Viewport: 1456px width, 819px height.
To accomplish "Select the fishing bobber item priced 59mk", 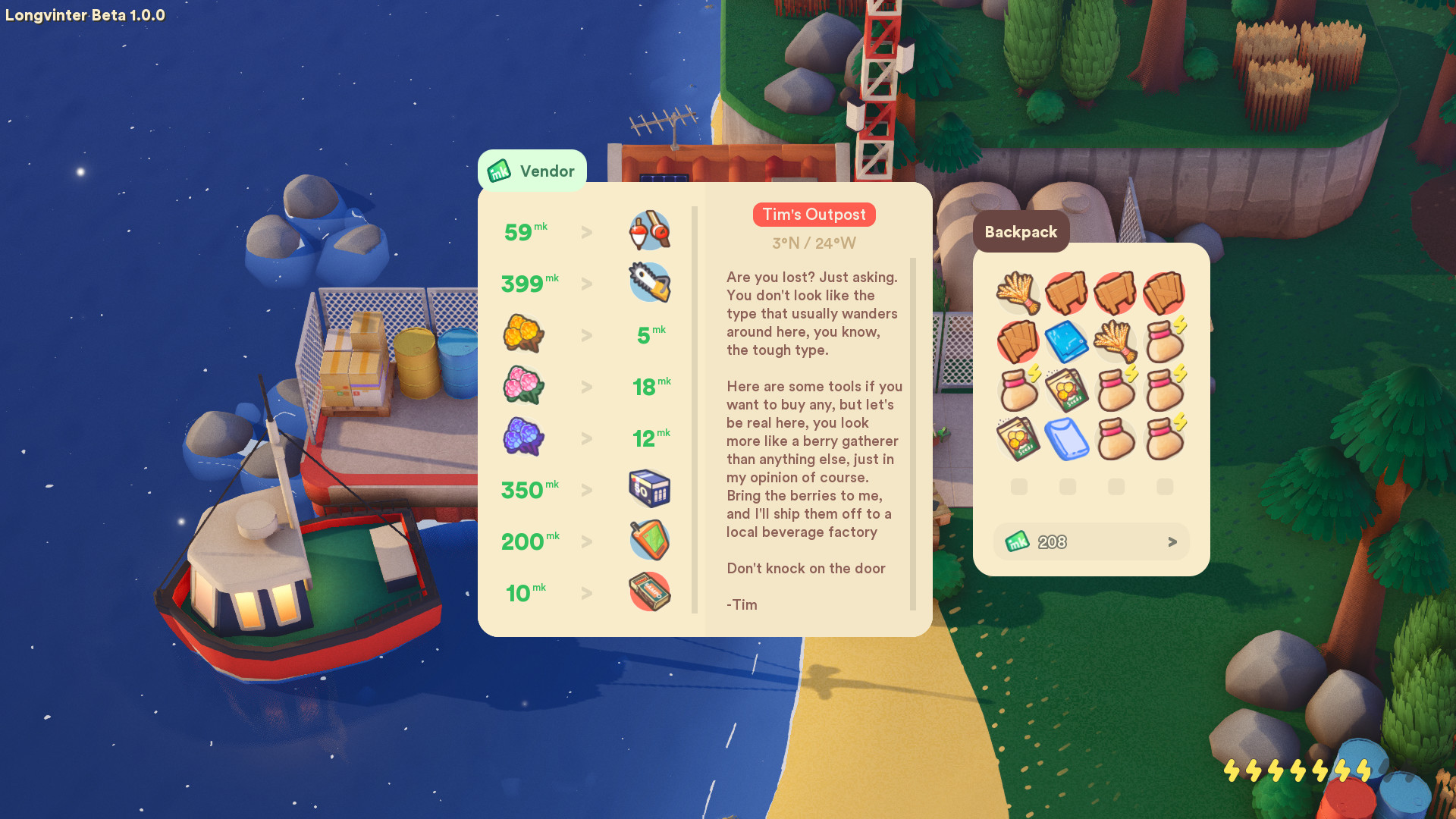I will coord(650,230).
